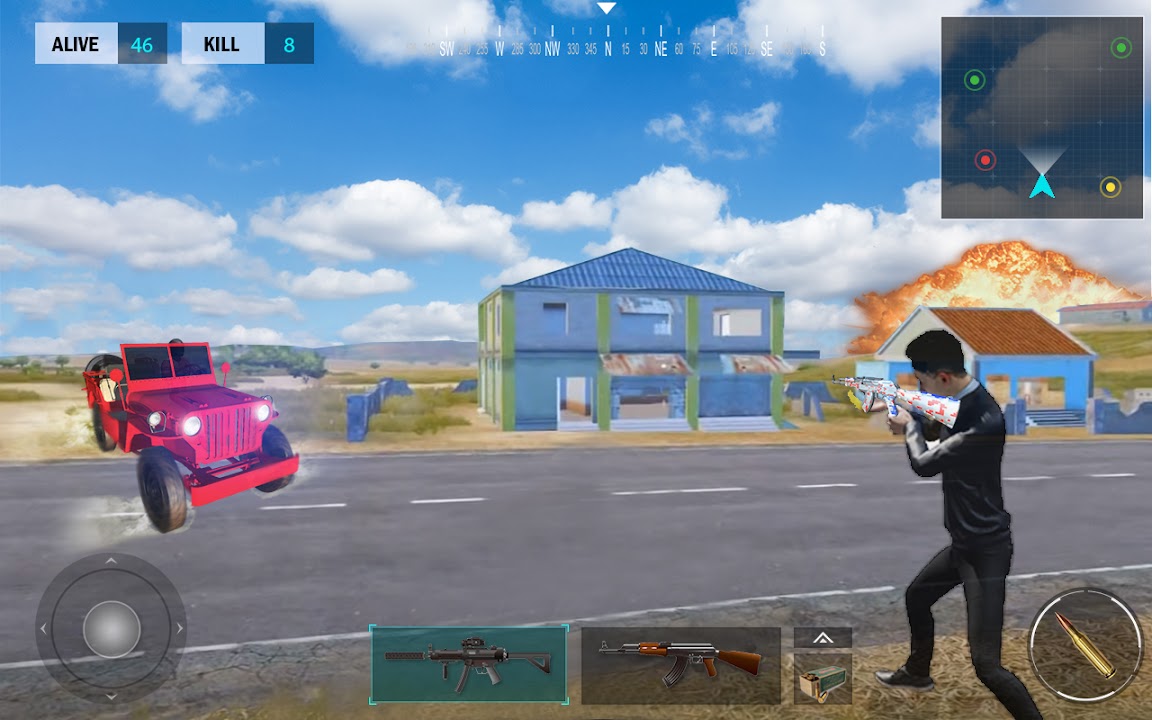Open the minimap

coord(1041,117)
